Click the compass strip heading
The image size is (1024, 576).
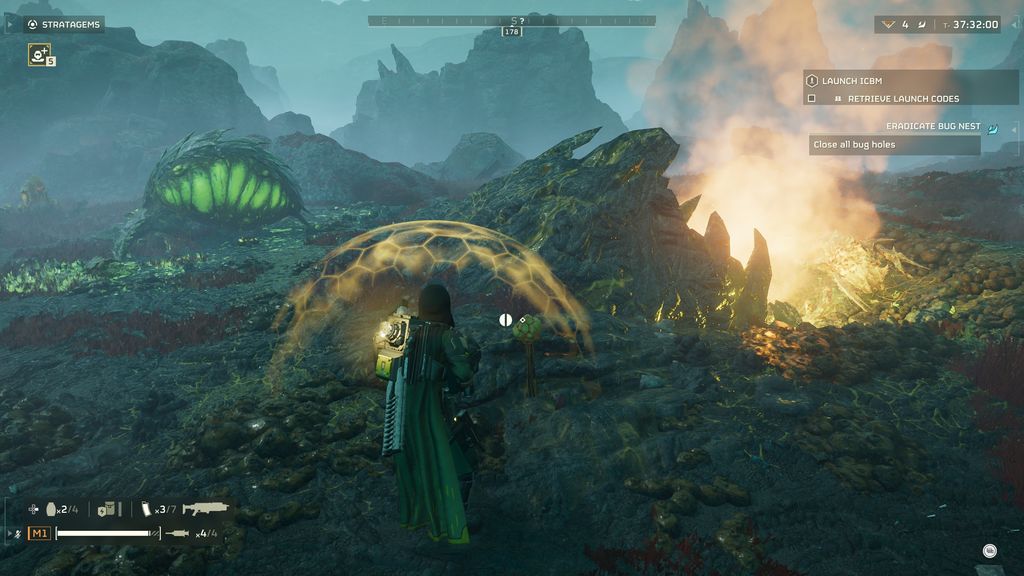(x=512, y=21)
